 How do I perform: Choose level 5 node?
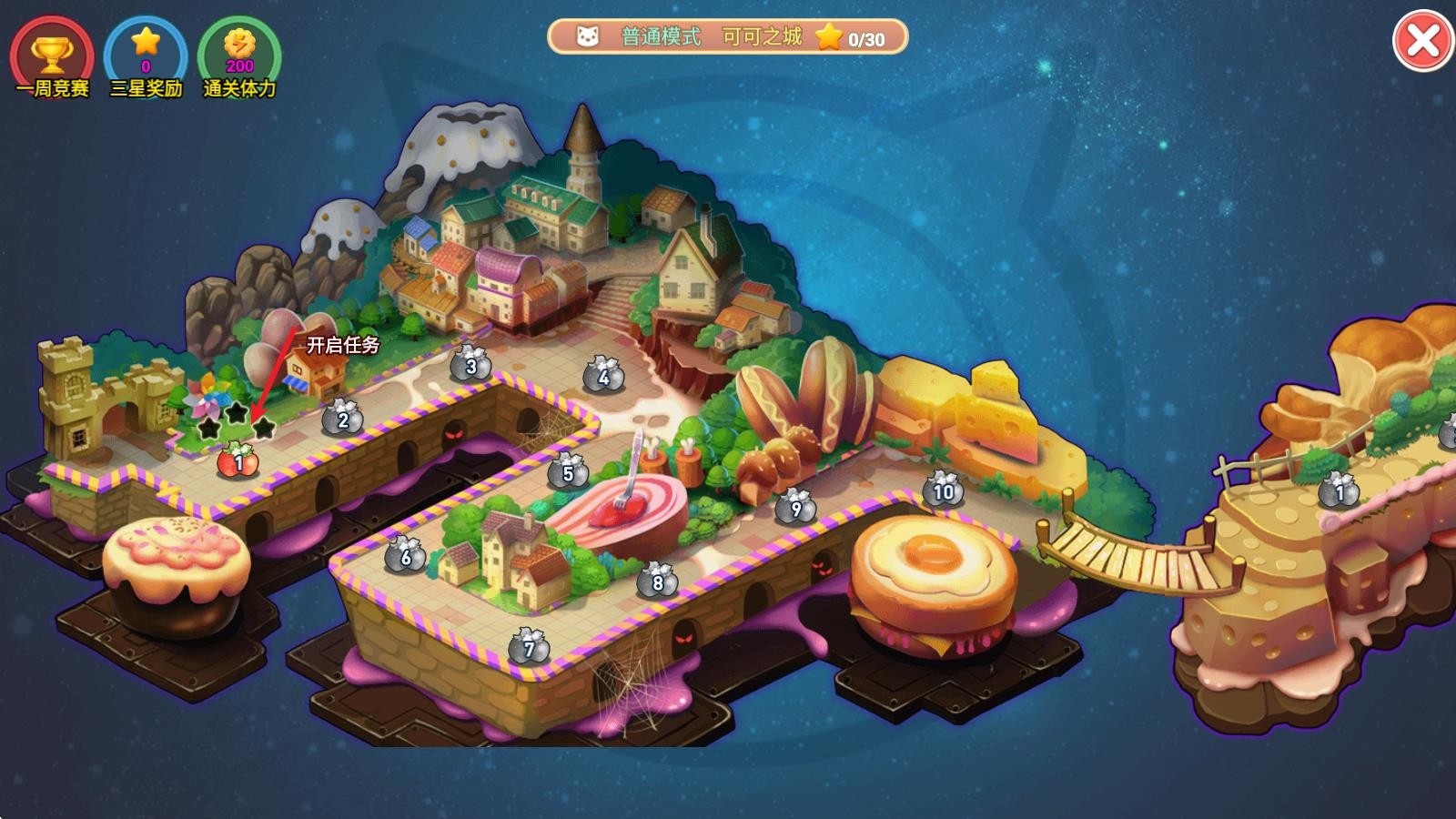click(x=568, y=471)
